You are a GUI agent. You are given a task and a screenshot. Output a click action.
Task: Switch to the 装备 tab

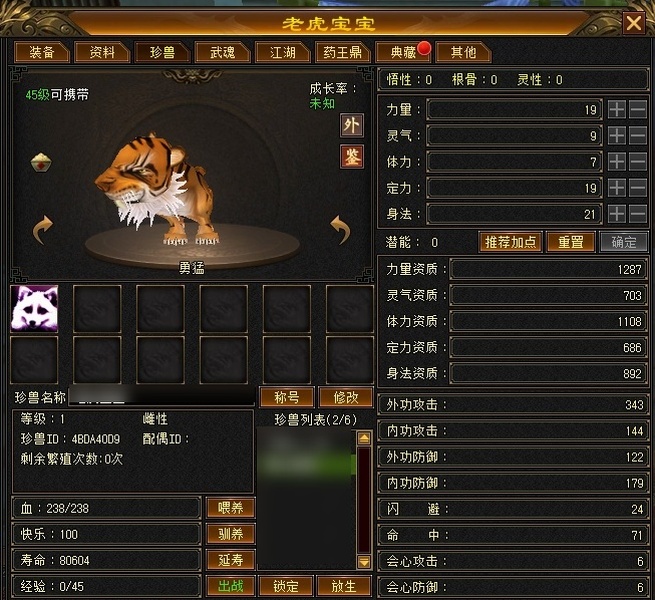(41, 52)
